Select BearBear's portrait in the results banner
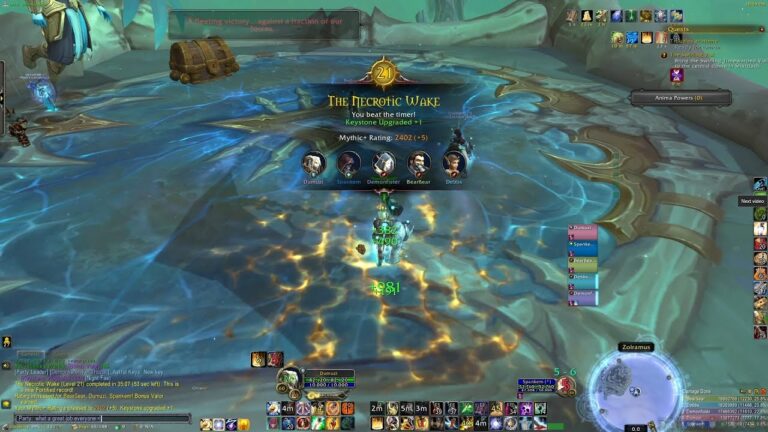 (418, 163)
